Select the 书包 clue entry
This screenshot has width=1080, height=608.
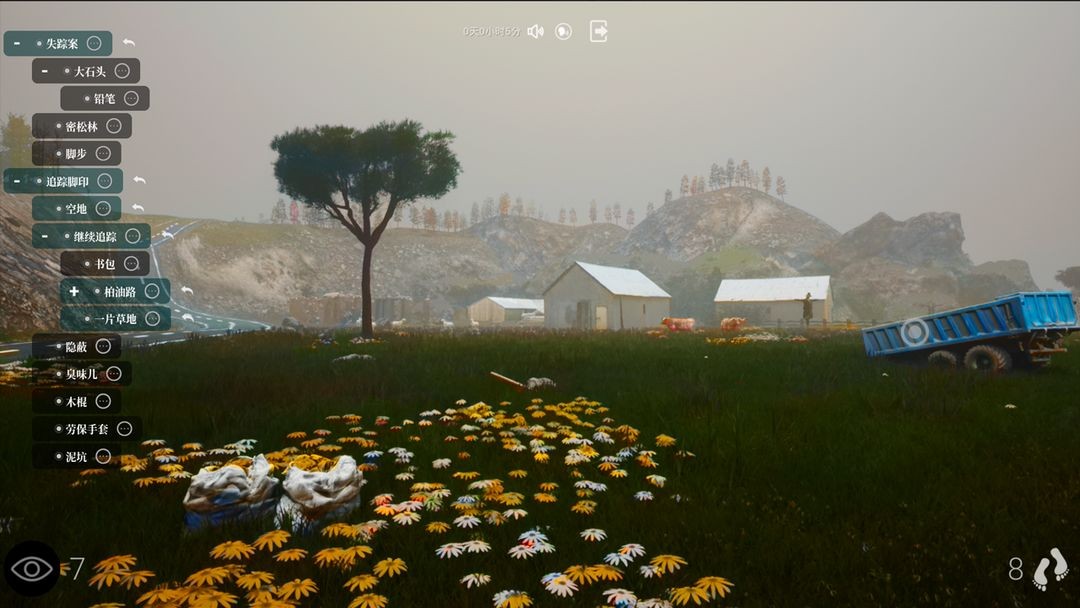click(x=105, y=264)
